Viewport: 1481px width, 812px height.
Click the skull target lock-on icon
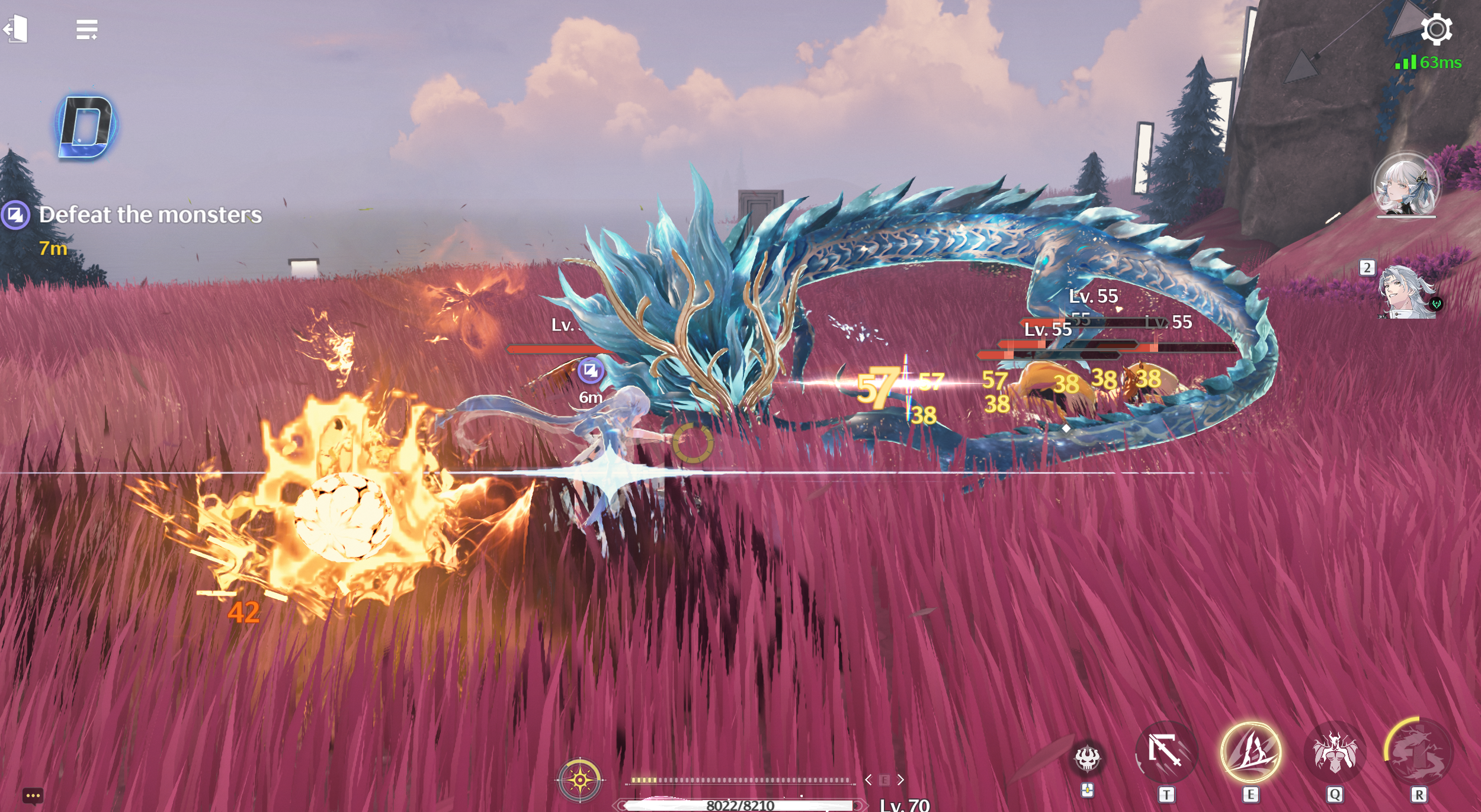click(1087, 759)
